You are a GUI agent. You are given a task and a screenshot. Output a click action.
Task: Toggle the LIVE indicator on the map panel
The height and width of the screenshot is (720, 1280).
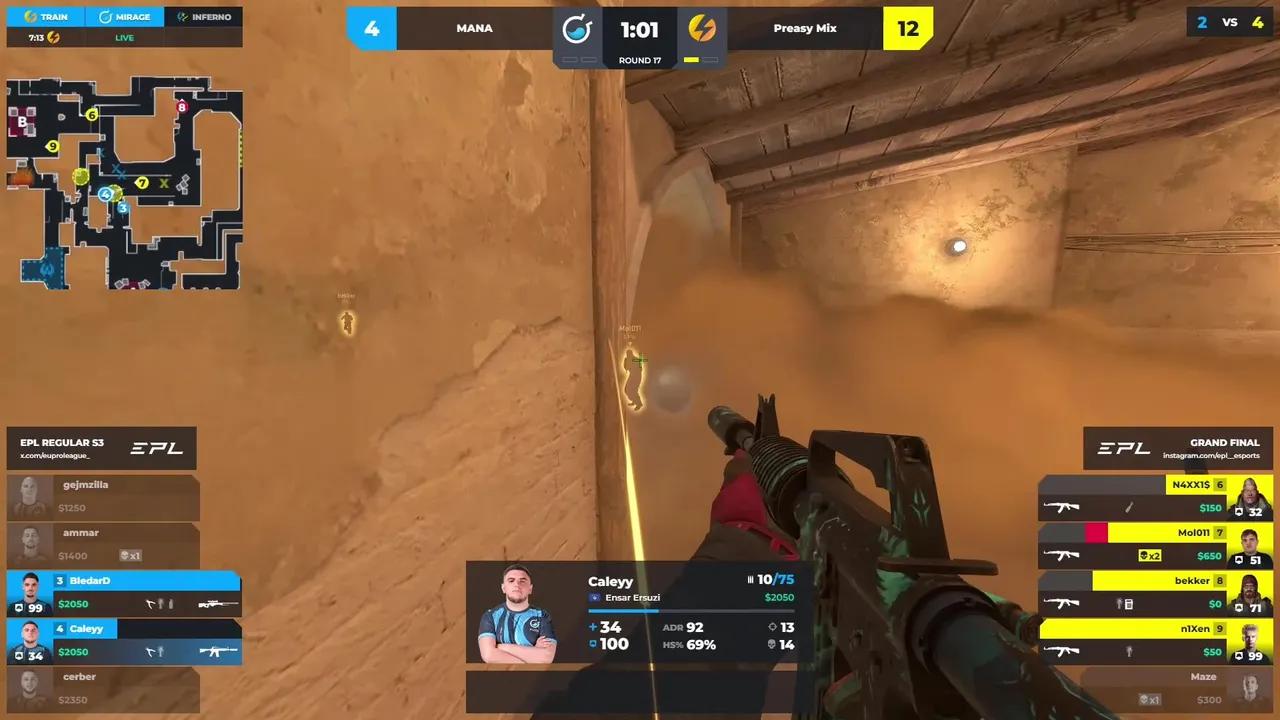click(x=124, y=37)
